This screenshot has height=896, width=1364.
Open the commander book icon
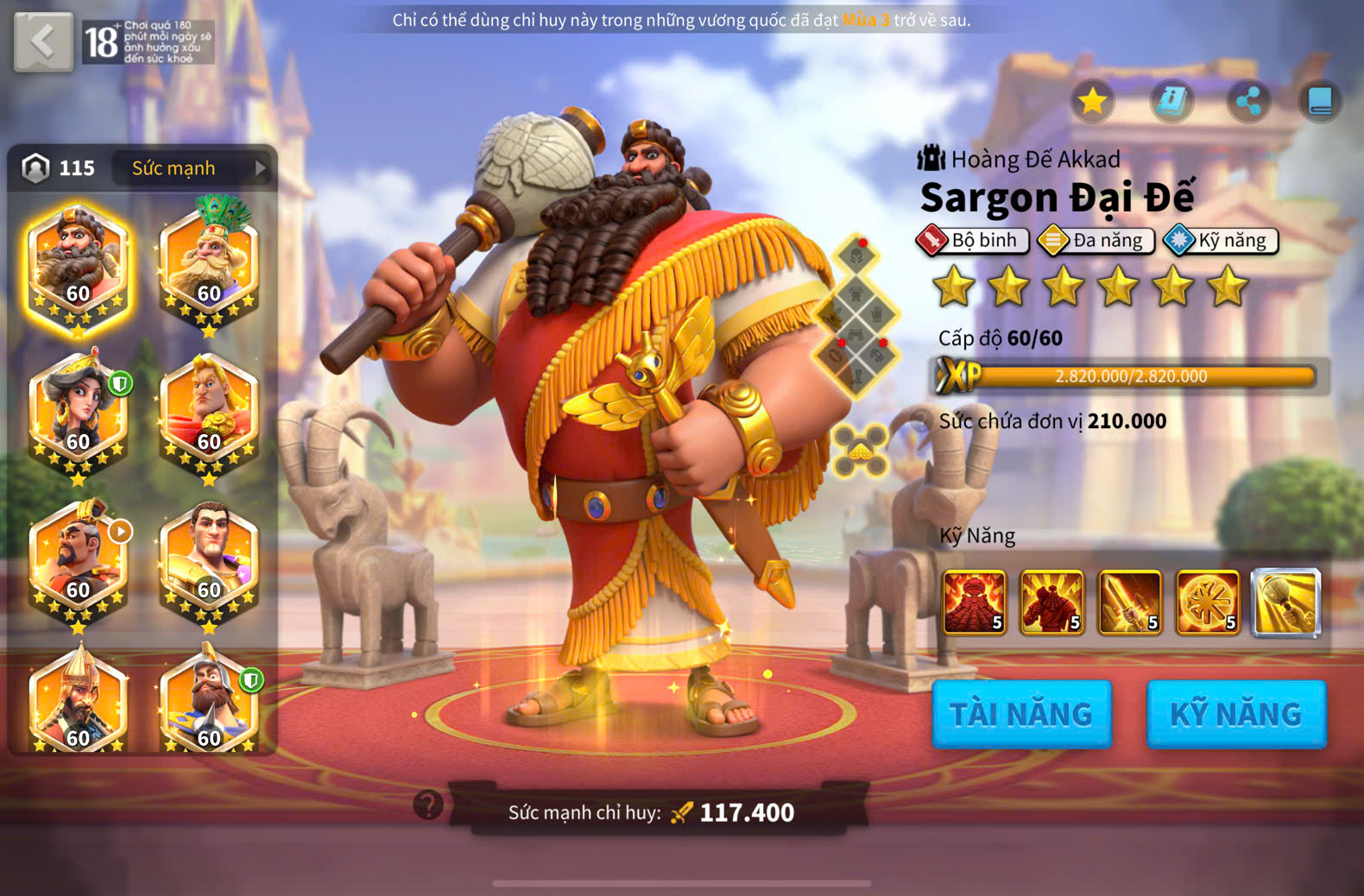pyautogui.click(x=1320, y=101)
